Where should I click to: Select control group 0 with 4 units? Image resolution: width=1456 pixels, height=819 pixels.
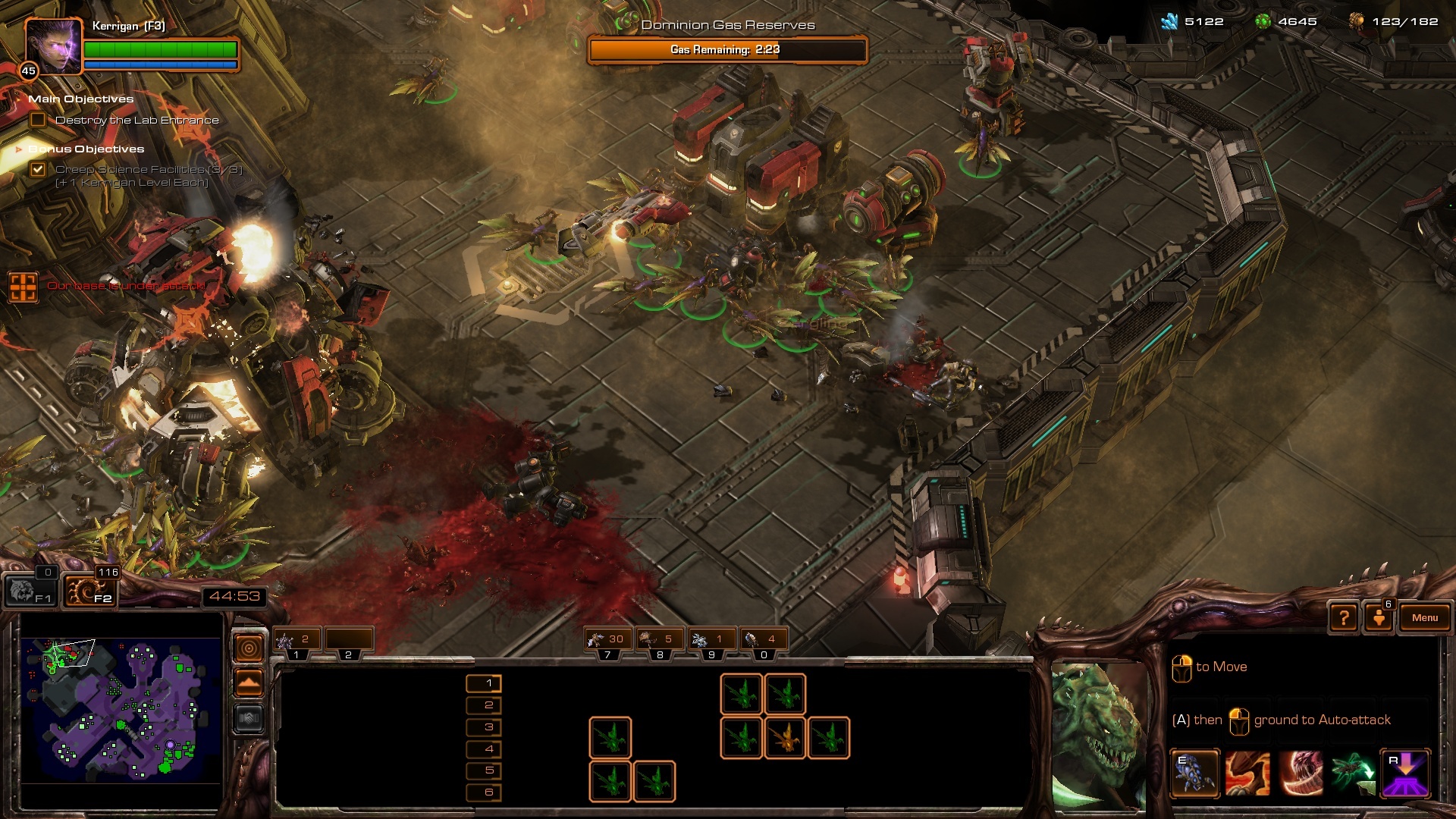(x=763, y=641)
